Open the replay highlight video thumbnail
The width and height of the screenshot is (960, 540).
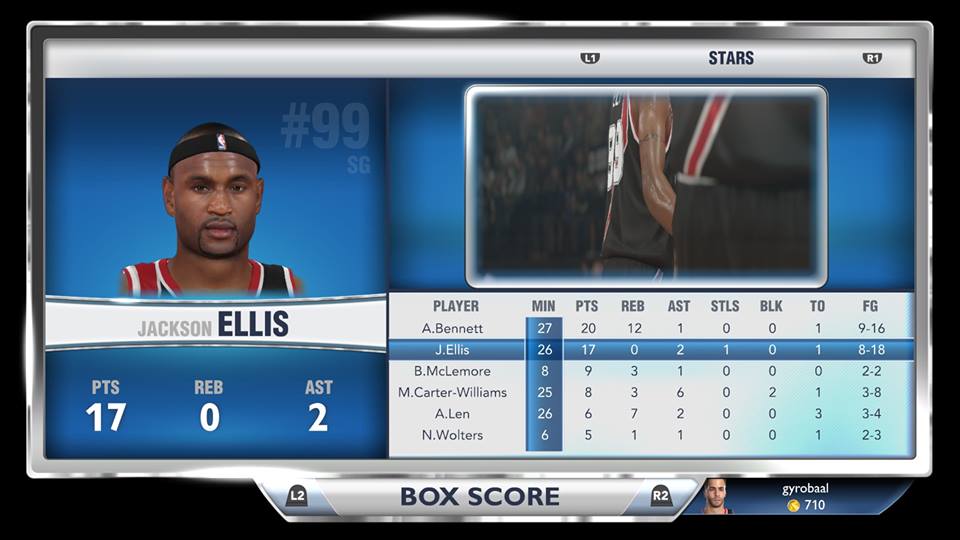pyautogui.click(x=646, y=186)
